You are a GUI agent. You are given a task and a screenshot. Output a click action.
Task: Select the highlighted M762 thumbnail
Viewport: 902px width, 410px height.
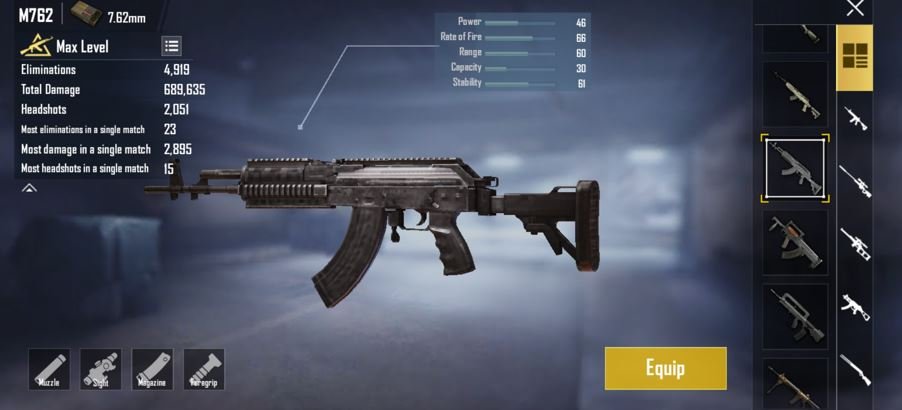tap(795, 168)
